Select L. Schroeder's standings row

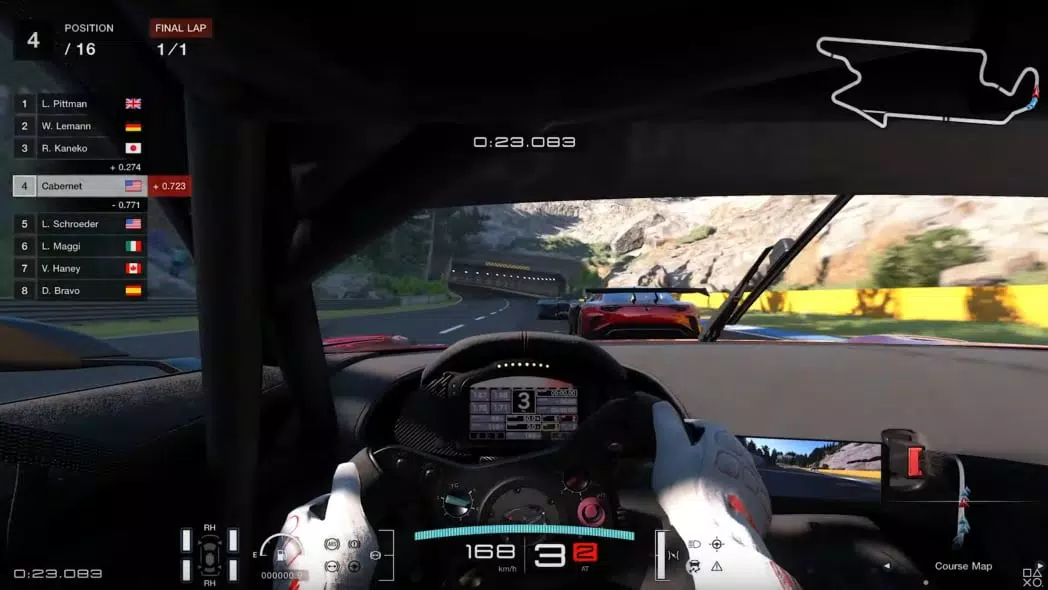pyautogui.click(x=80, y=224)
